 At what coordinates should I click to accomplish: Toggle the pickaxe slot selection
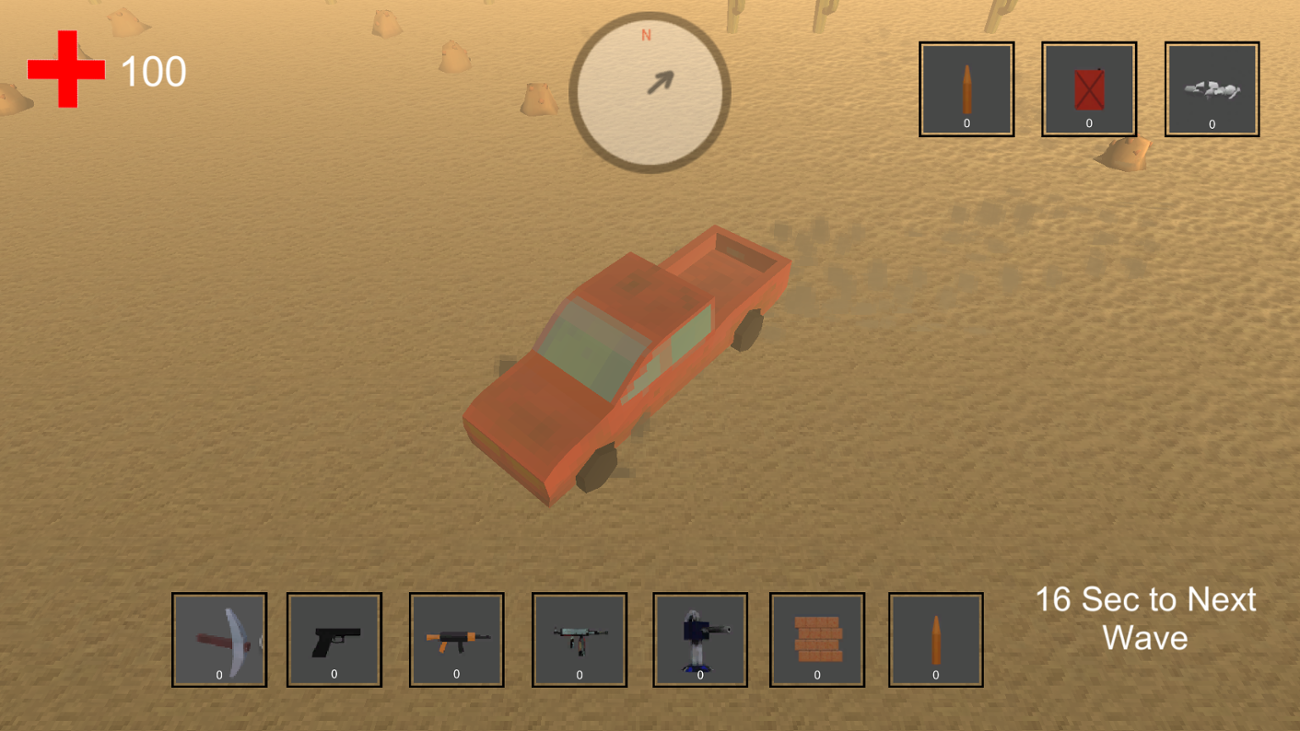tap(218, 640)
